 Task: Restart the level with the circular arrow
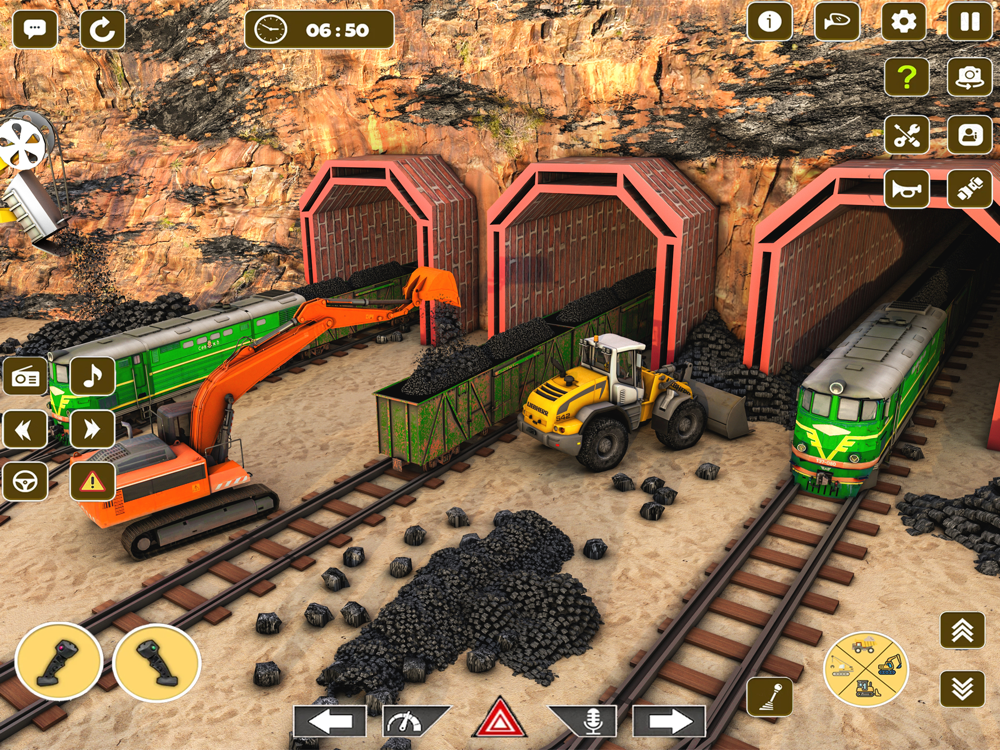coord(102,30)
